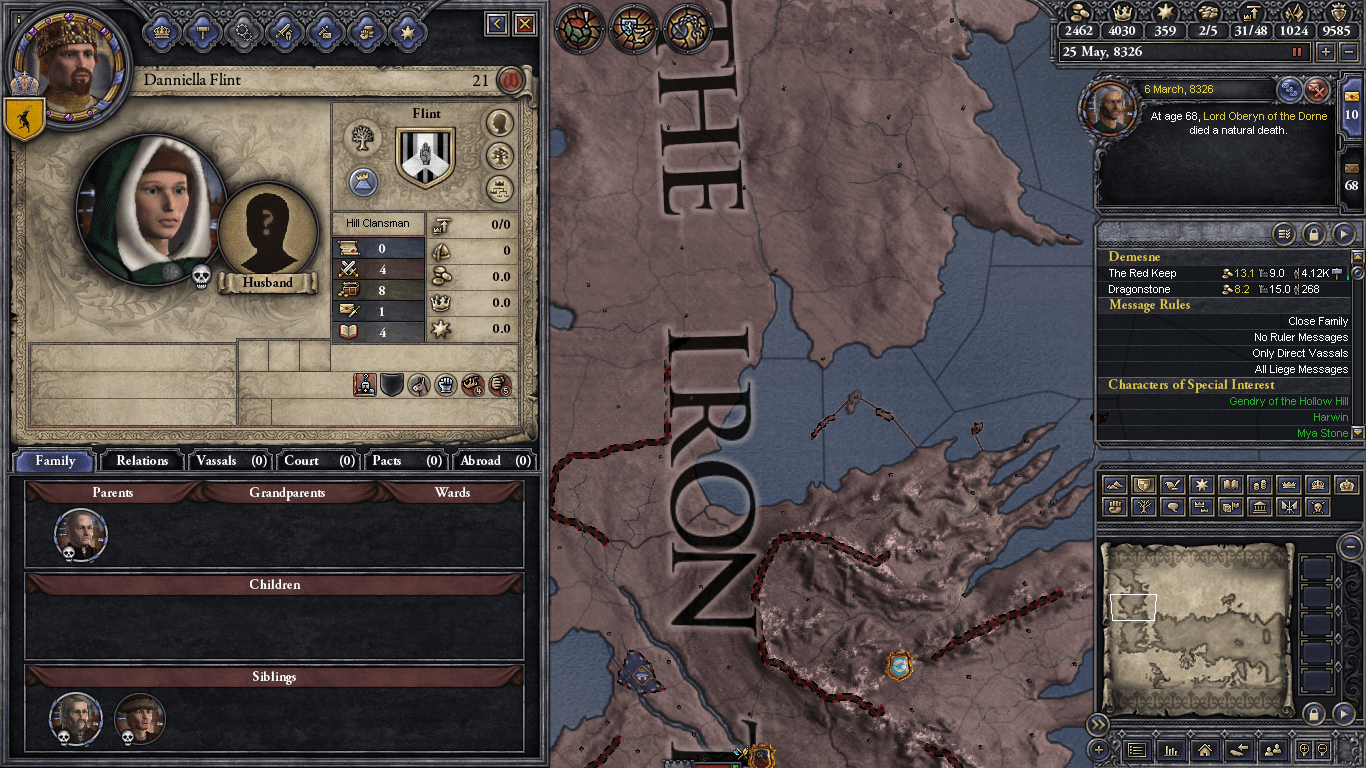
Task: Open Mya Stone's character page
Action: tap(1320, 433)
